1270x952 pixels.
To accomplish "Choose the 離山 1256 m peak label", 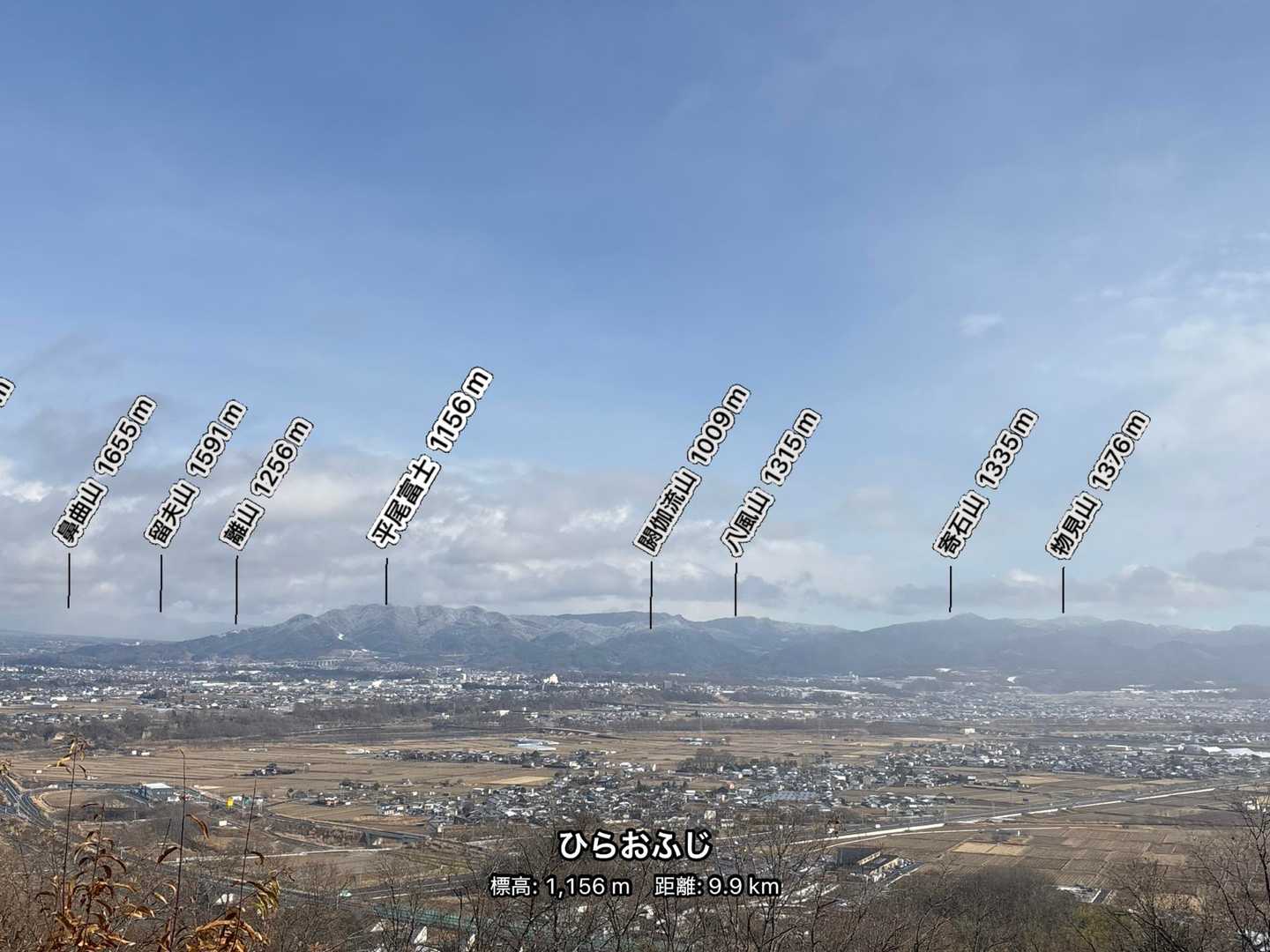I will pyautogui.click(x=266, y=484).
